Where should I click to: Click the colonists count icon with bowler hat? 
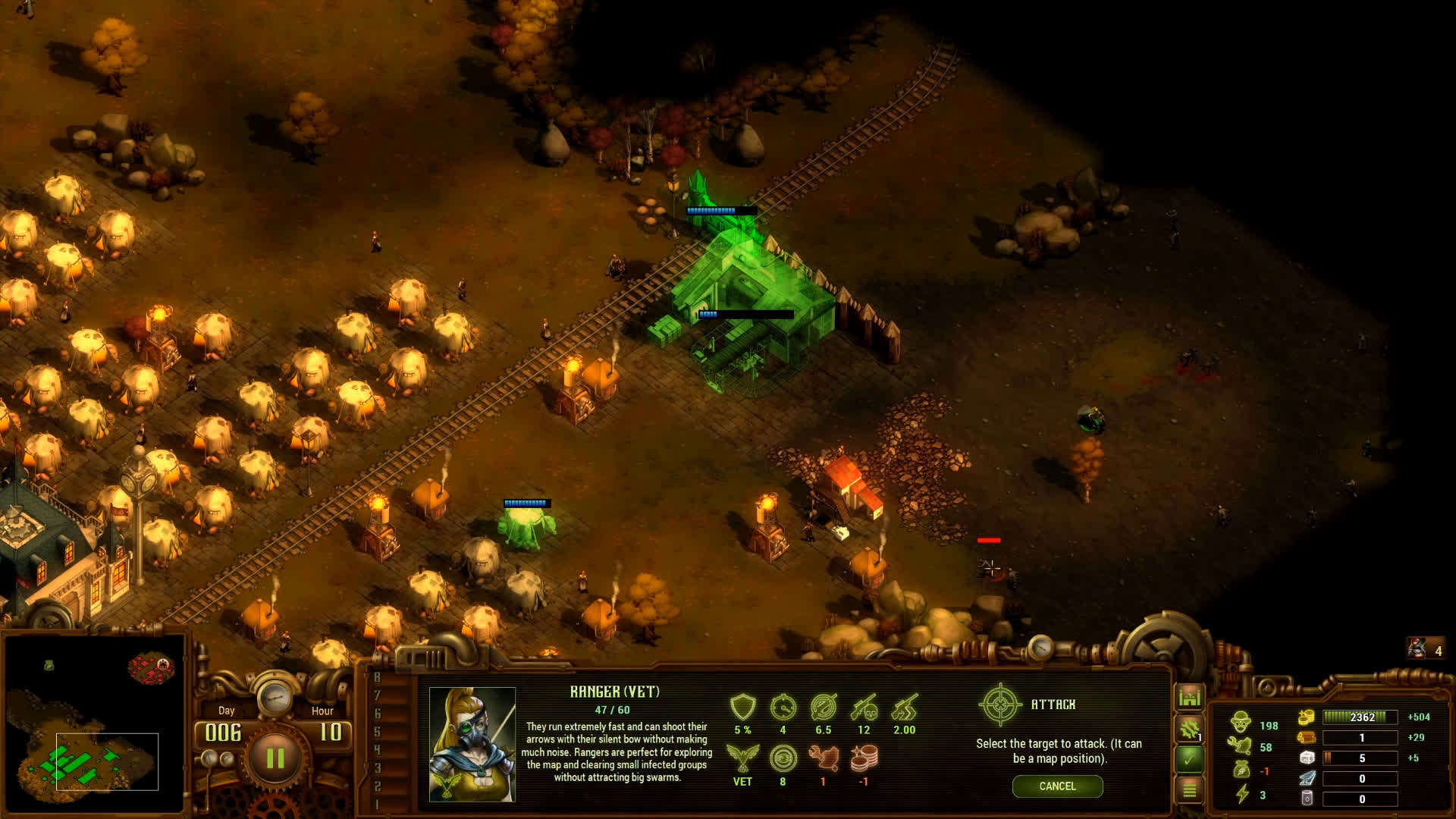[x=1241, y=722]
